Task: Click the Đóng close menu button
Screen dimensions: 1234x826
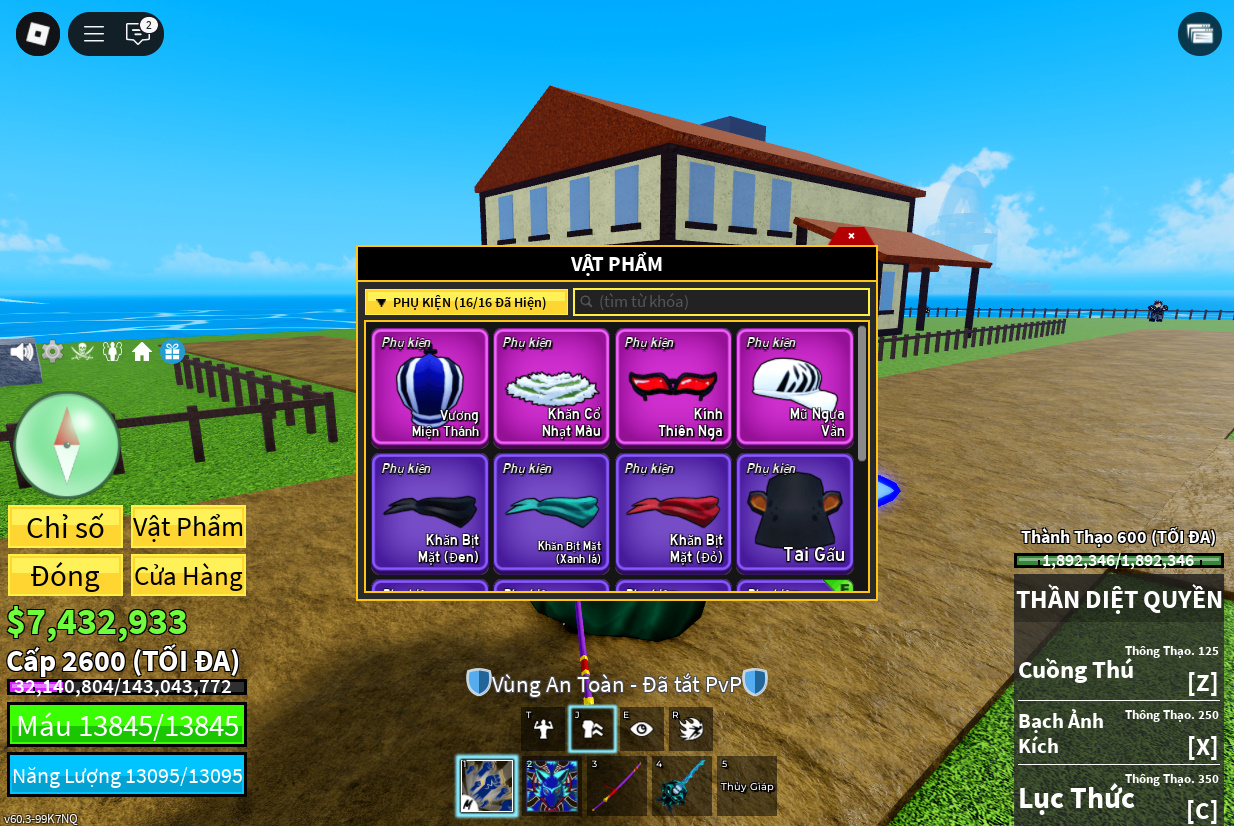Action: [x=65, y=576]
